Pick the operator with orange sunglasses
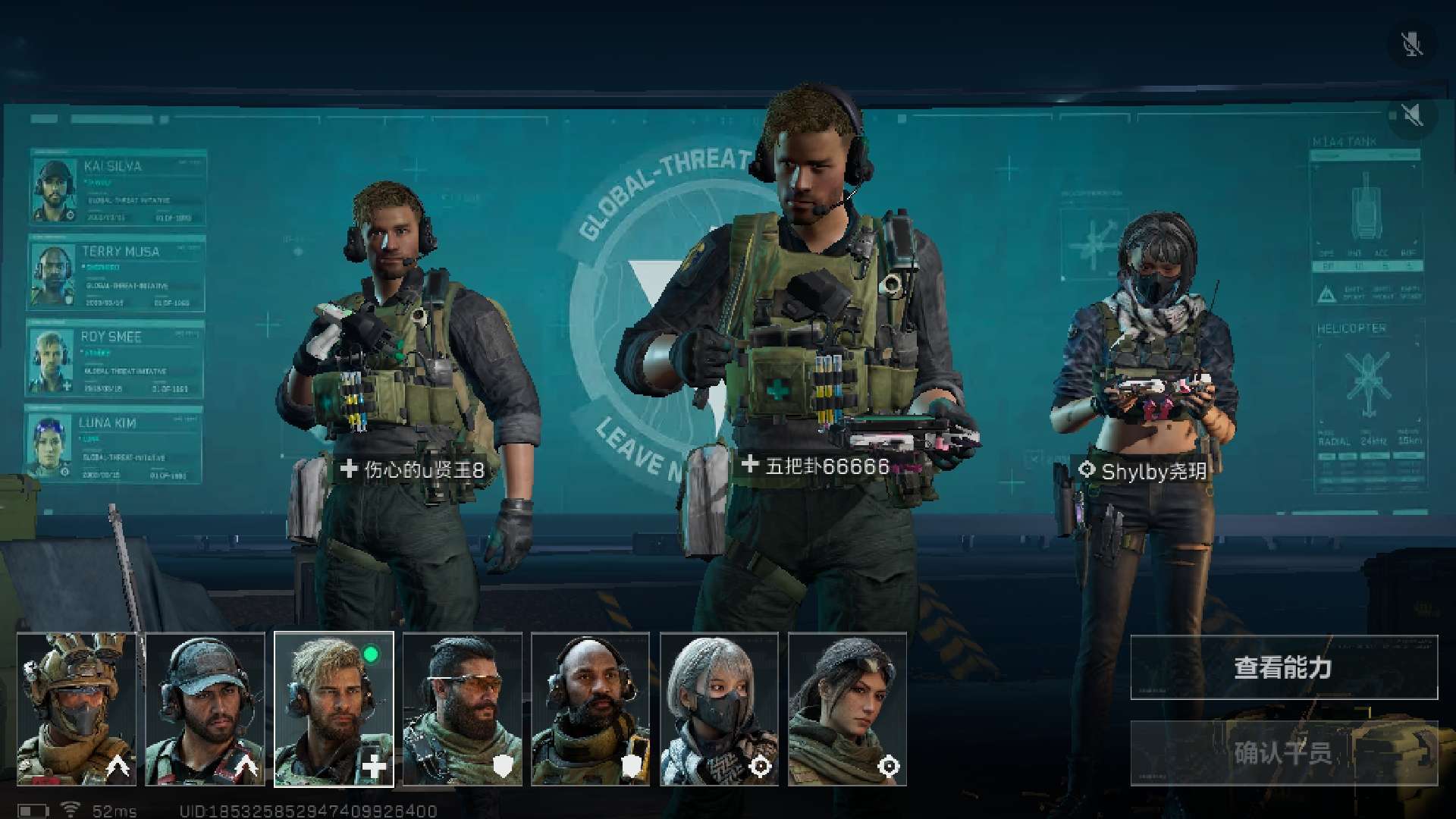The height and width of the screenshot is (819, 1456). pos(463,709)
